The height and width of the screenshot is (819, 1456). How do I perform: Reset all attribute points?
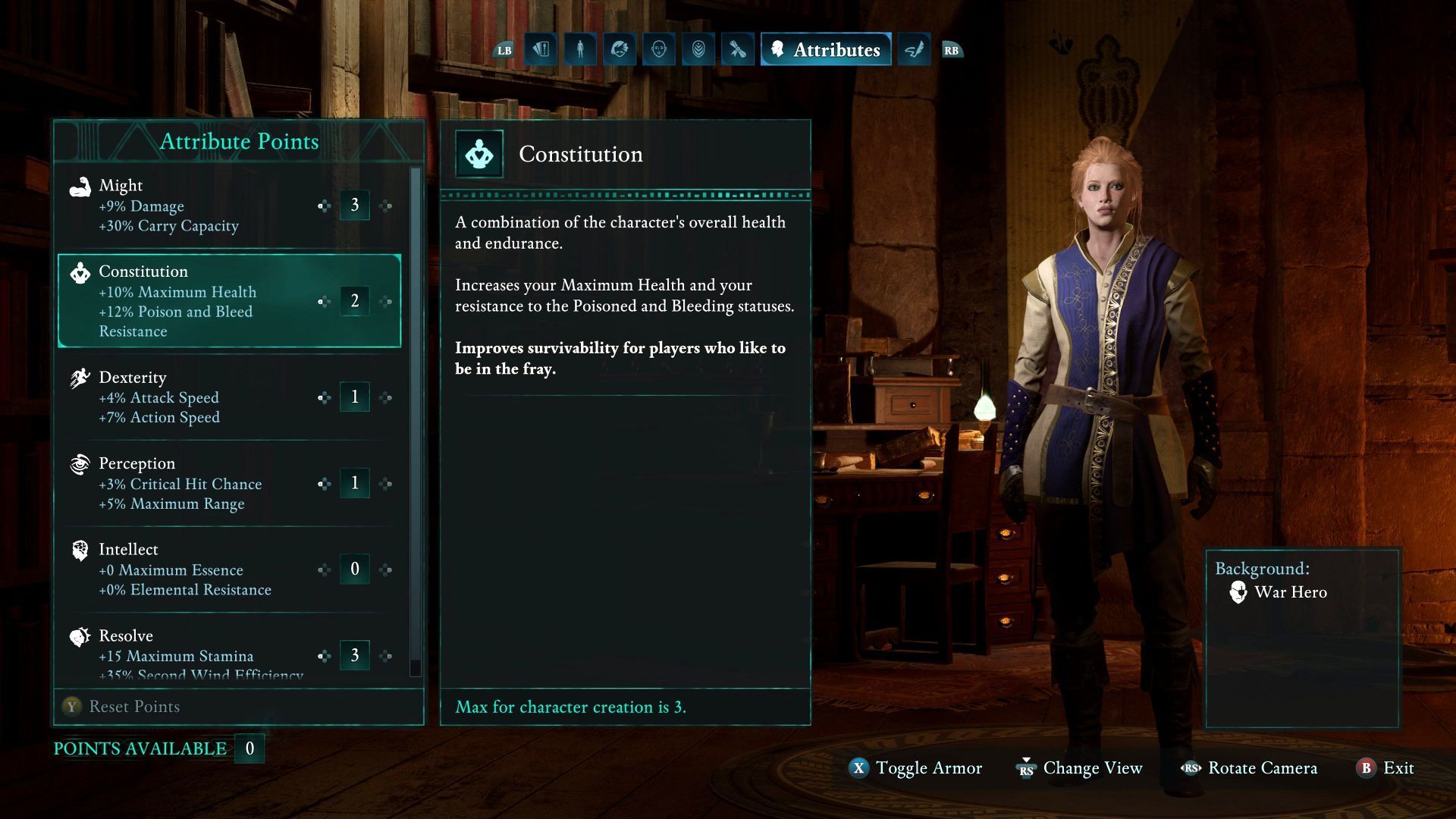[x=121, y=707]
